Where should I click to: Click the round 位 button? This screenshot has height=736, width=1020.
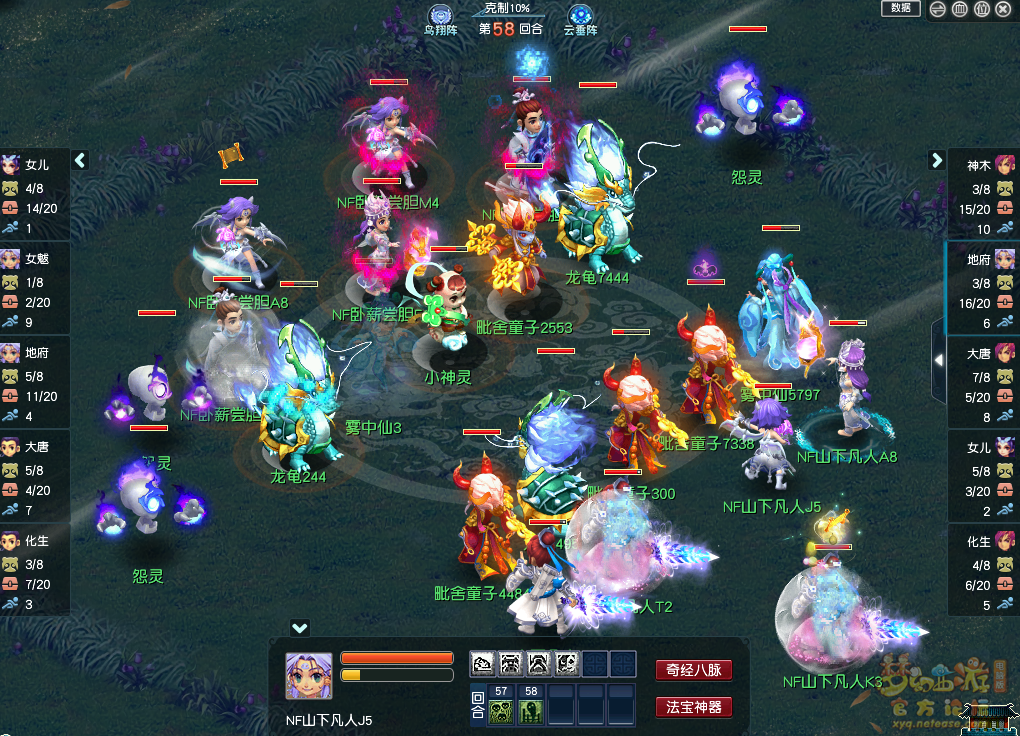click(x=981, y=9)
